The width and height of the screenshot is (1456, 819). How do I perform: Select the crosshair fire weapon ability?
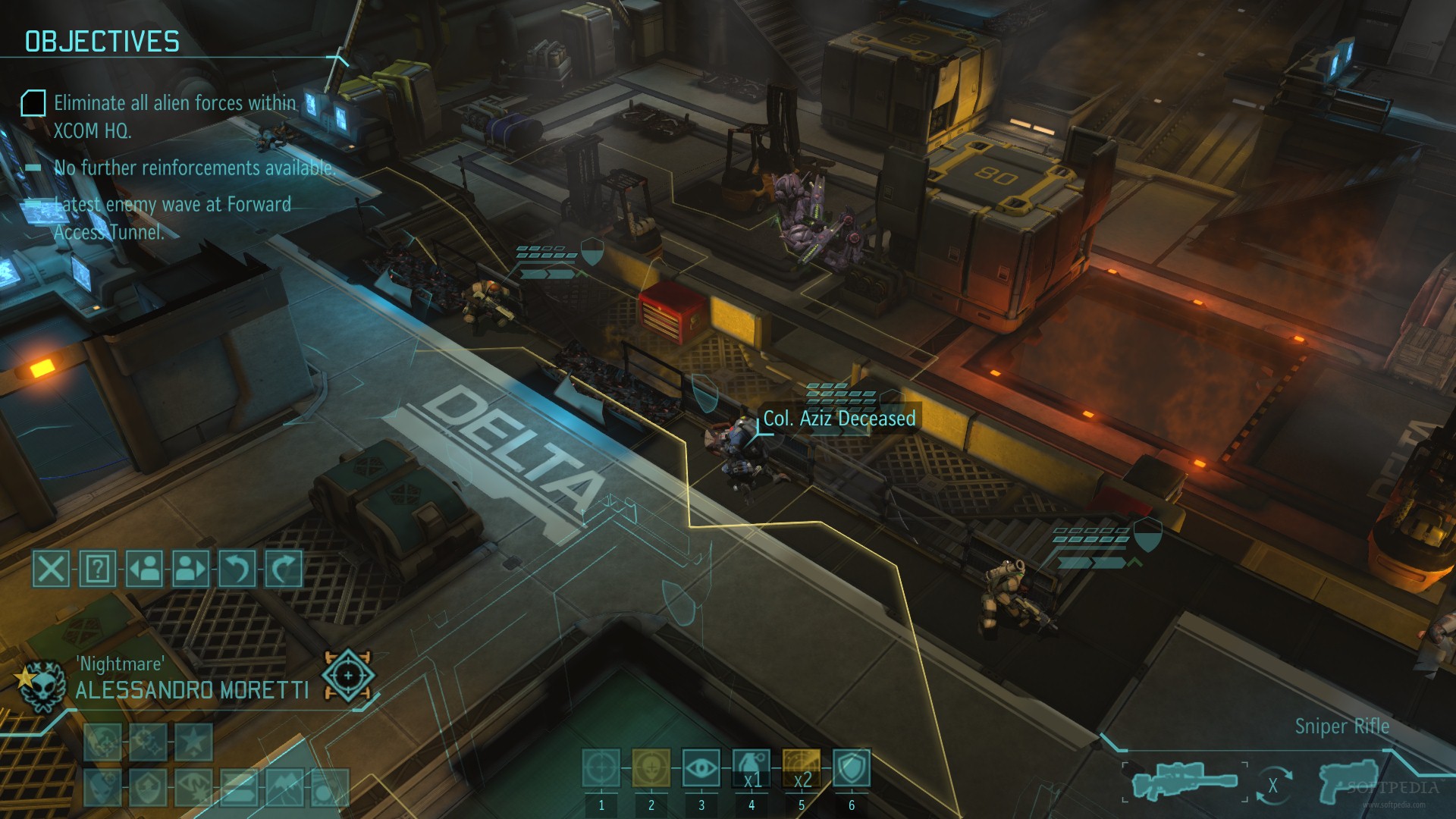pyautogui.click(x=601, y=768)
